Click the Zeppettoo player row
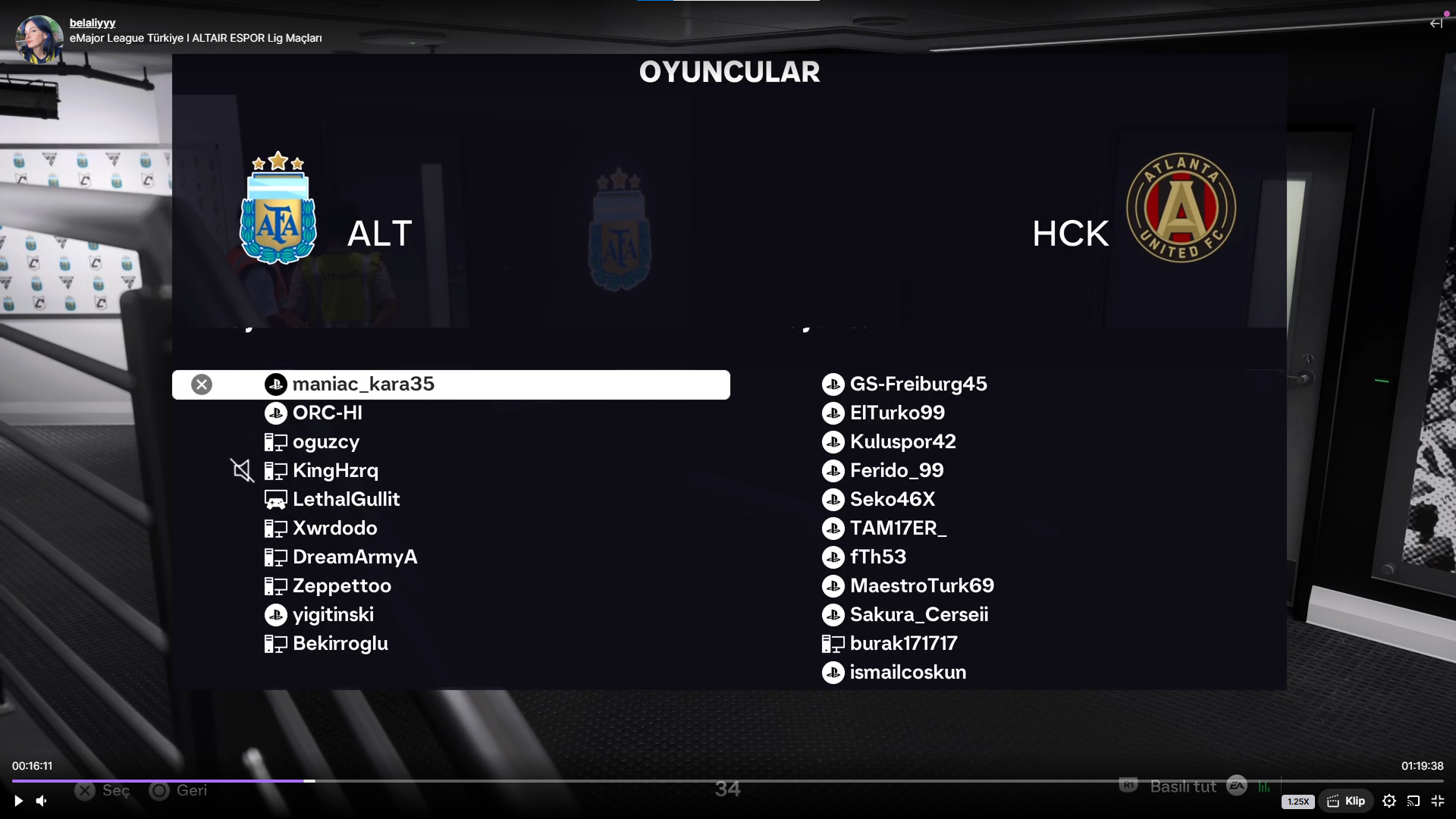Viewport: 1456px width, 819px height. (342, 586)
